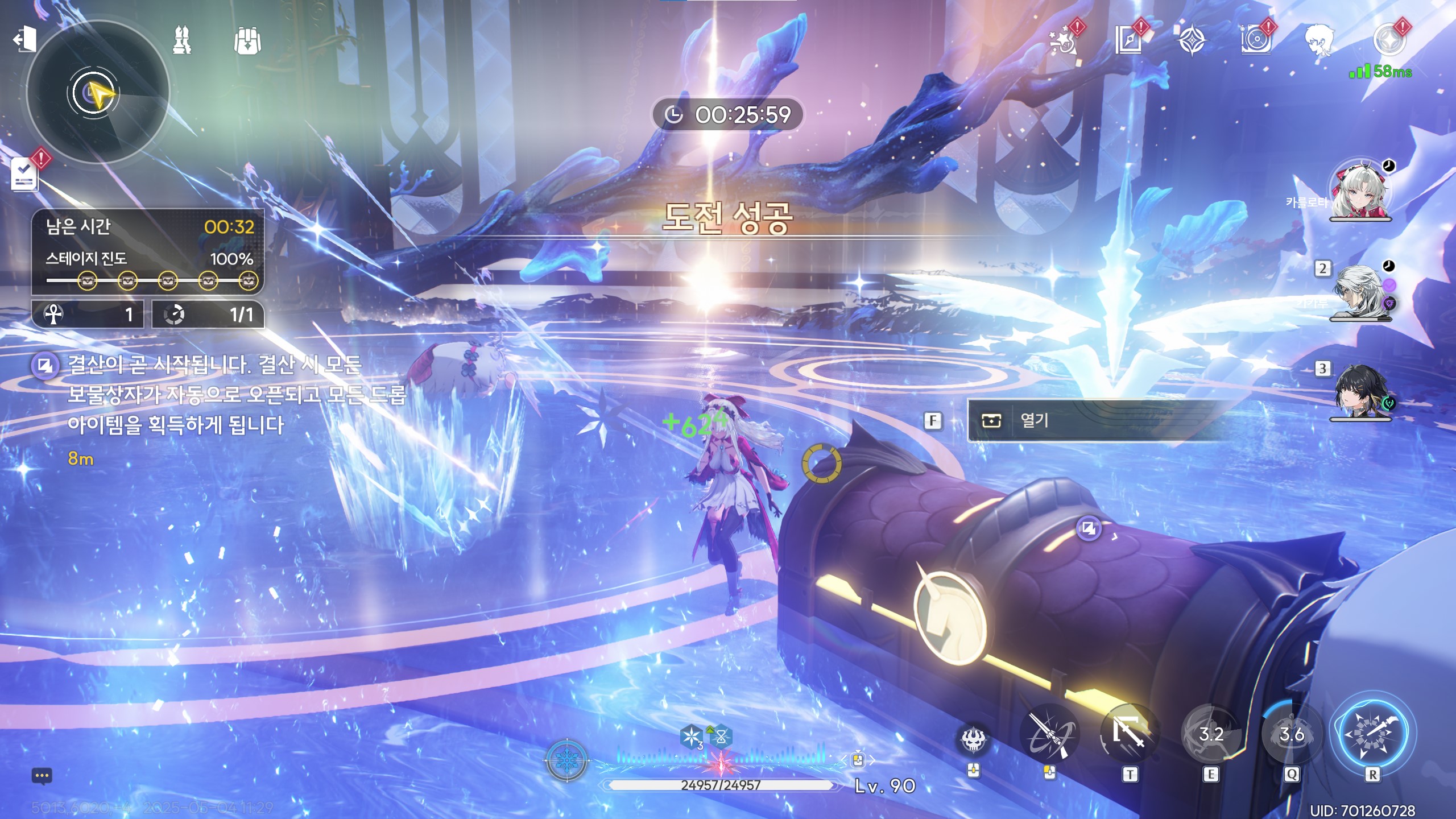The height and width of the screenshot is (819, 1456).
Task: Open the four-point star convene icon
Action: [1191, 41]
